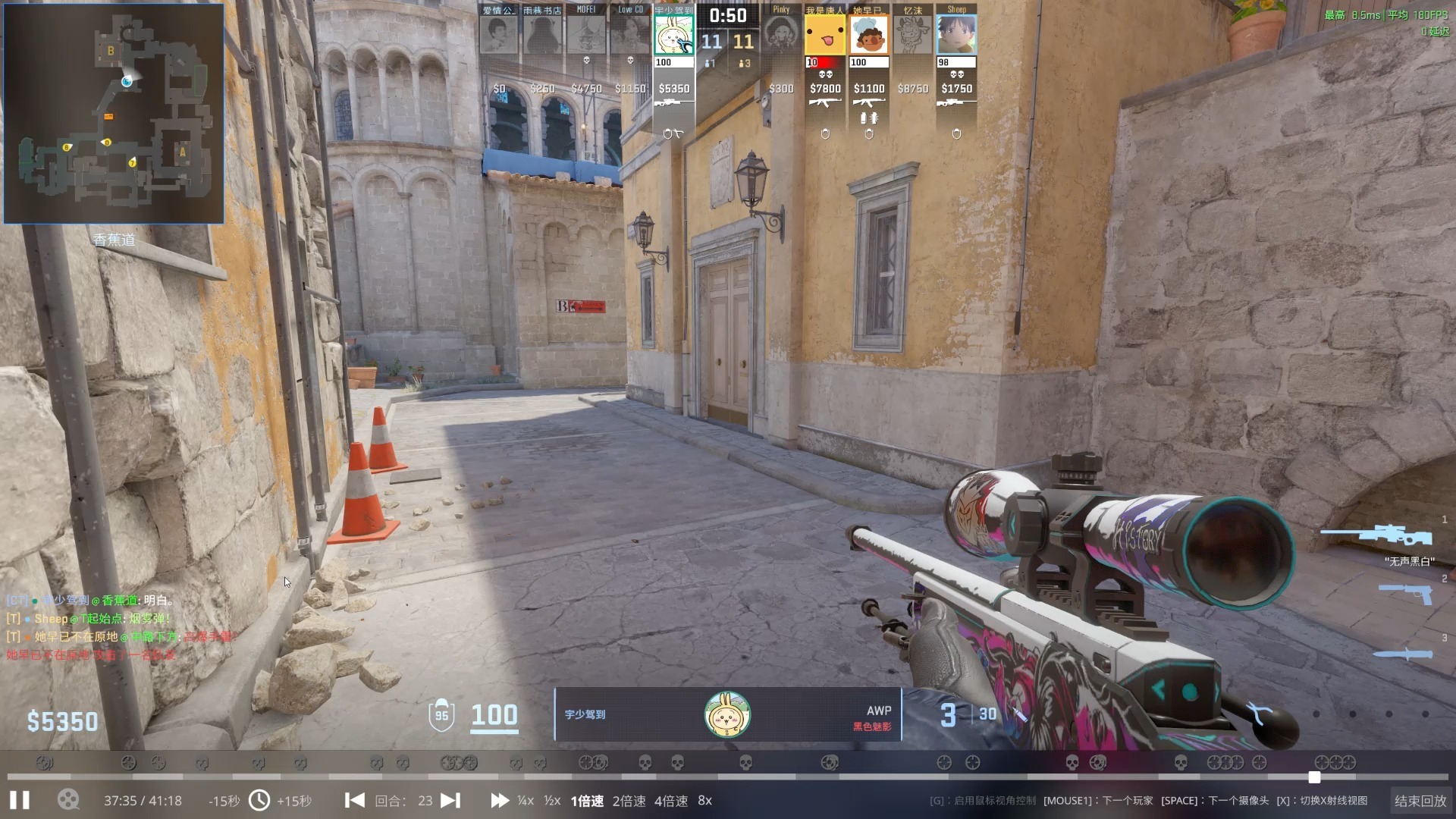
Task: Choose 8x playback speed
Action: (x=704, y=801)
